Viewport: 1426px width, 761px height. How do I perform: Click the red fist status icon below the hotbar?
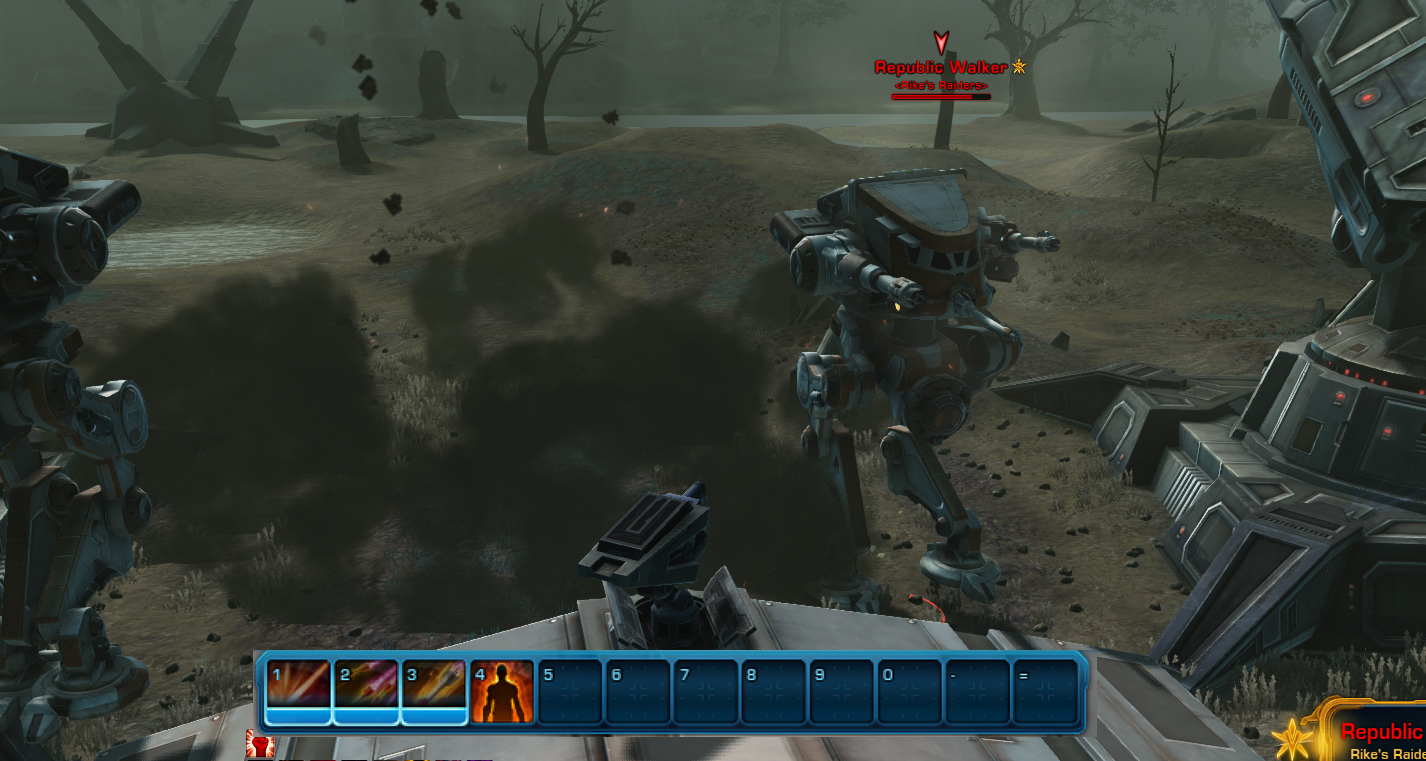click(259, 745)
